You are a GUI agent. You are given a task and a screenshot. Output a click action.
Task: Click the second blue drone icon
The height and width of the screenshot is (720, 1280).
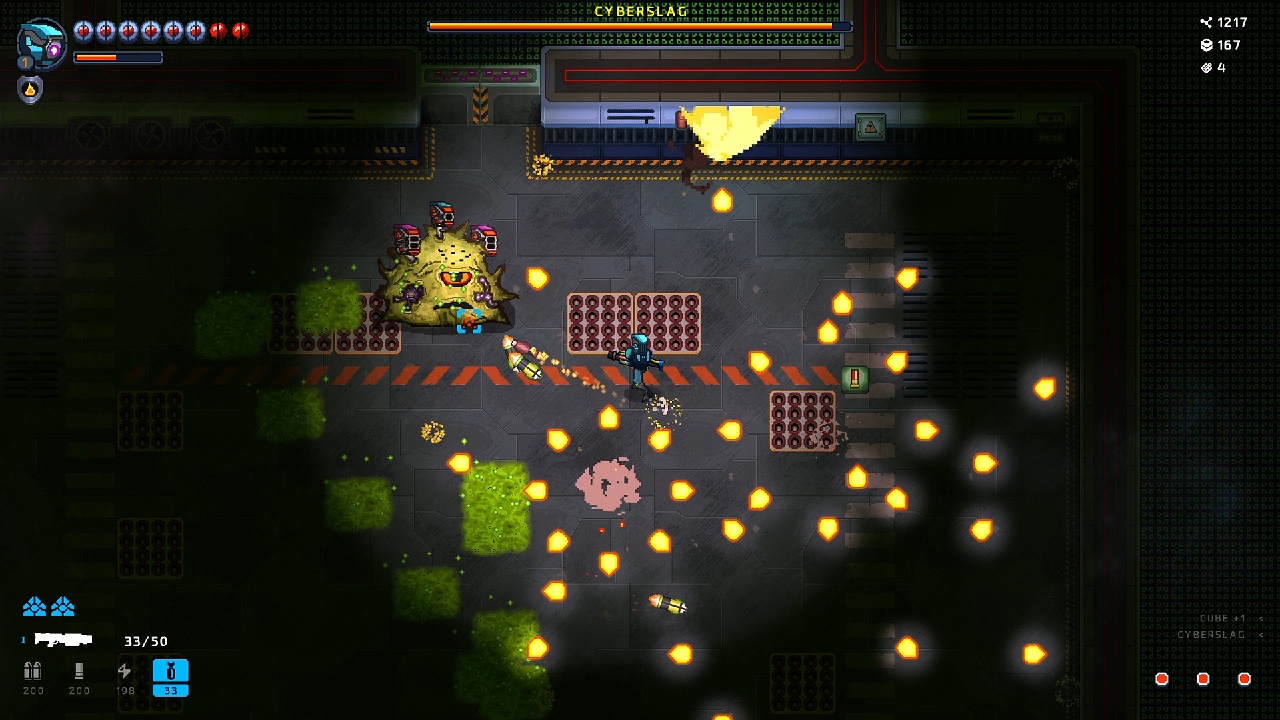point(64,605)
